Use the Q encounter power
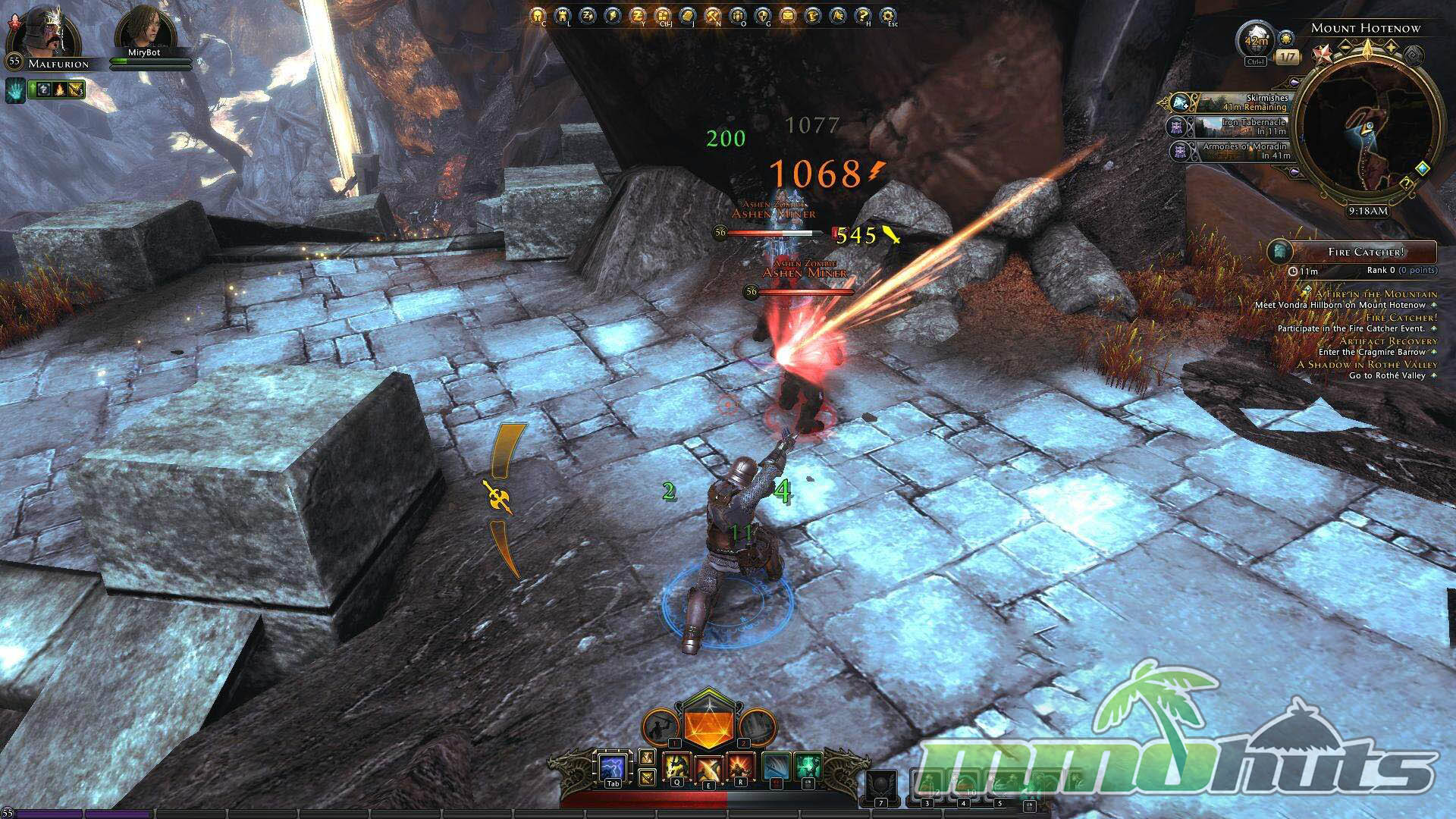Screen dimensions: 1456x819 [x=676, y=767]
